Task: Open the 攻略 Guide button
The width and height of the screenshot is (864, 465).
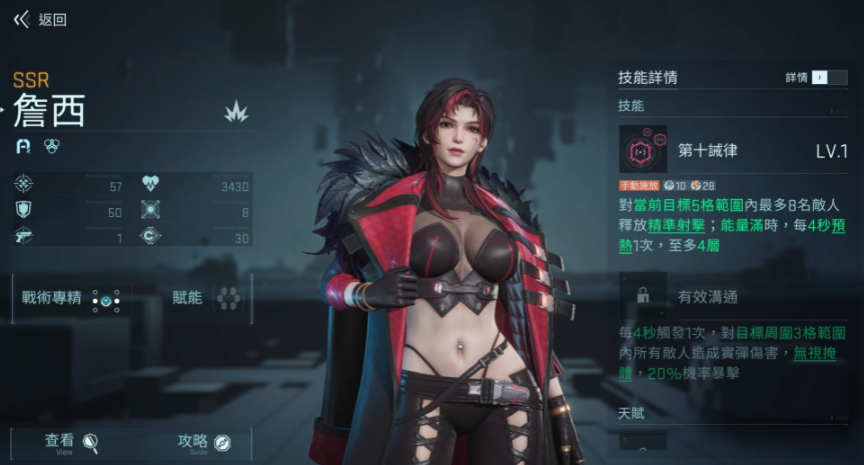Action: pyautogui.click(x=204, y=442)
